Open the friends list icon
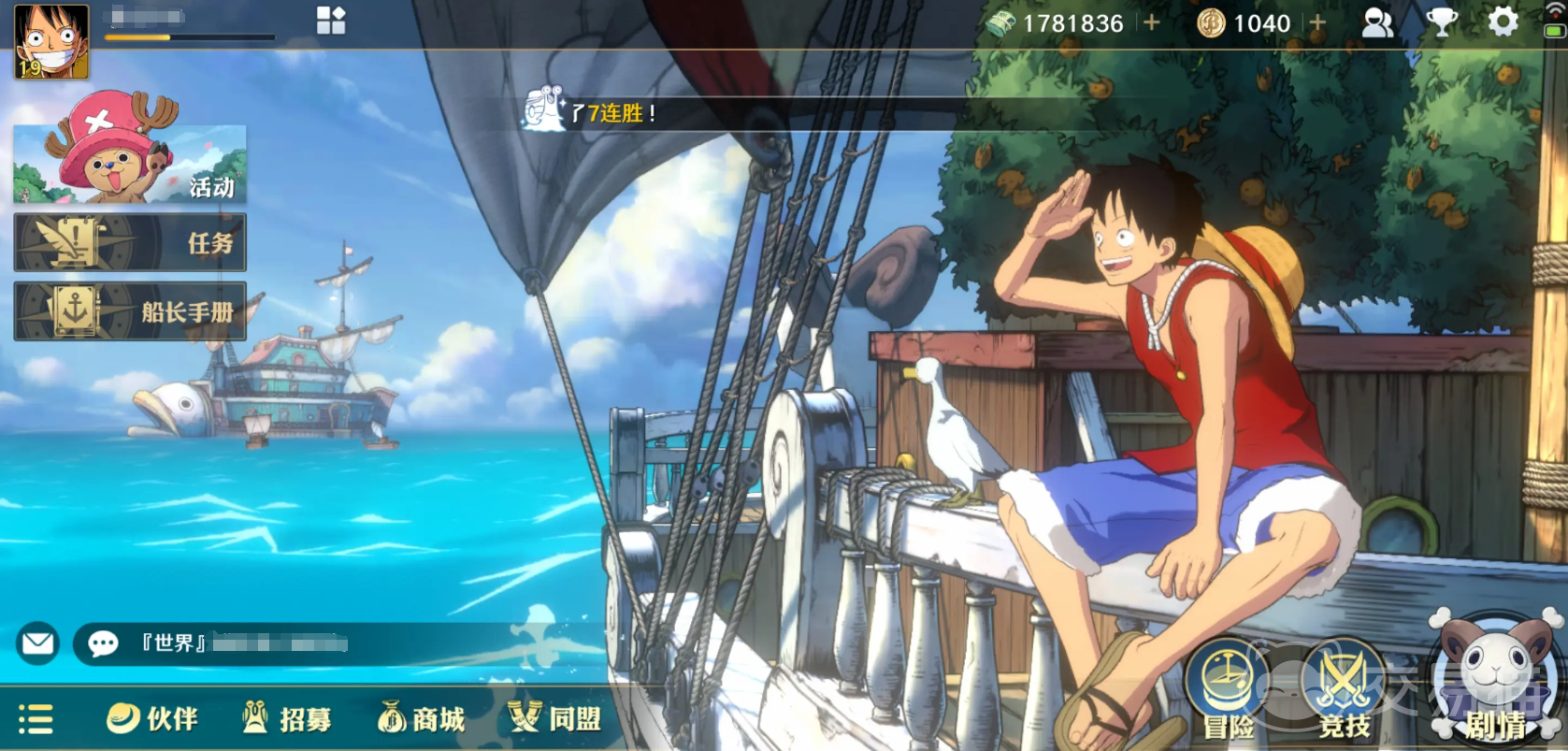The image size is (1568, 751). coord(1377,22)
